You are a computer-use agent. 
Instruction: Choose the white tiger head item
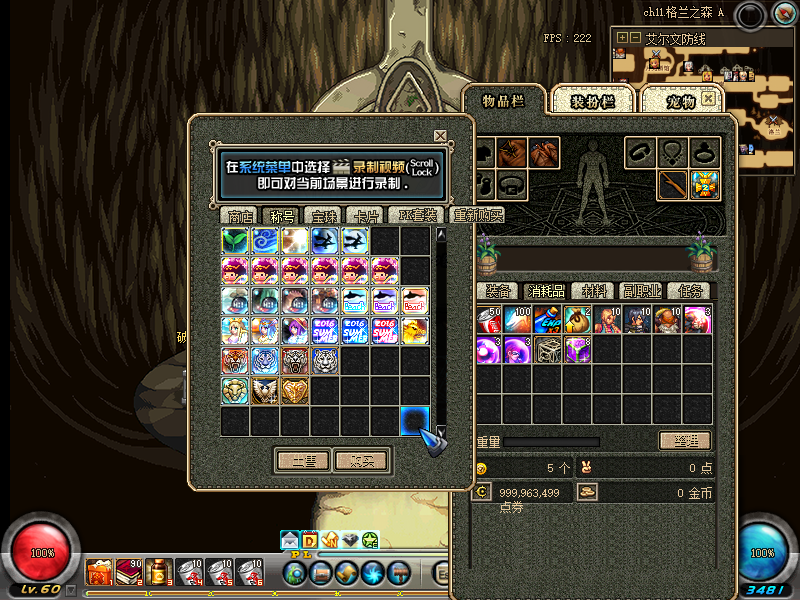(x=325, y=360)
